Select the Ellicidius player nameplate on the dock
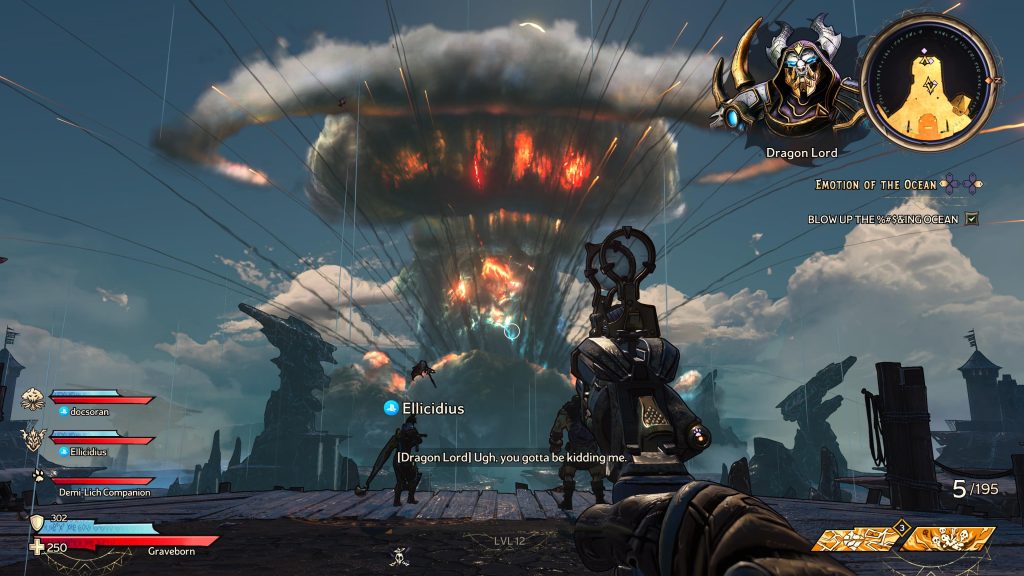This screenshot has height=576, width=1024. click(x=424, y=408)
